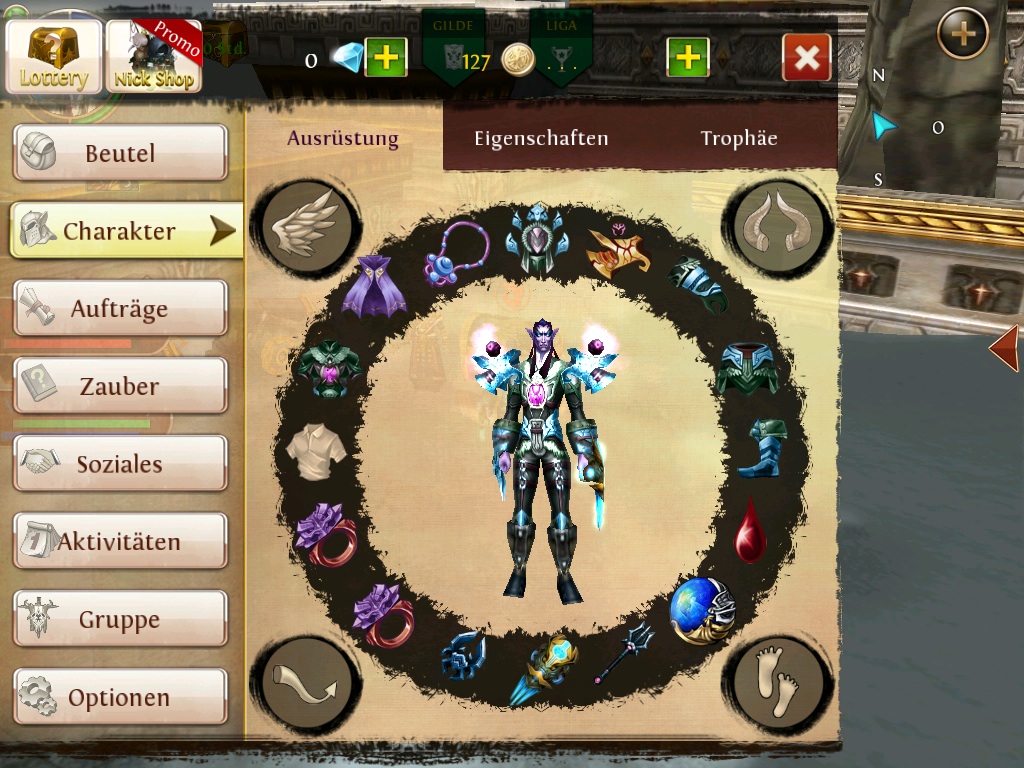
Task: Choose the blue globe orb slot
Action: click(702, 609)
